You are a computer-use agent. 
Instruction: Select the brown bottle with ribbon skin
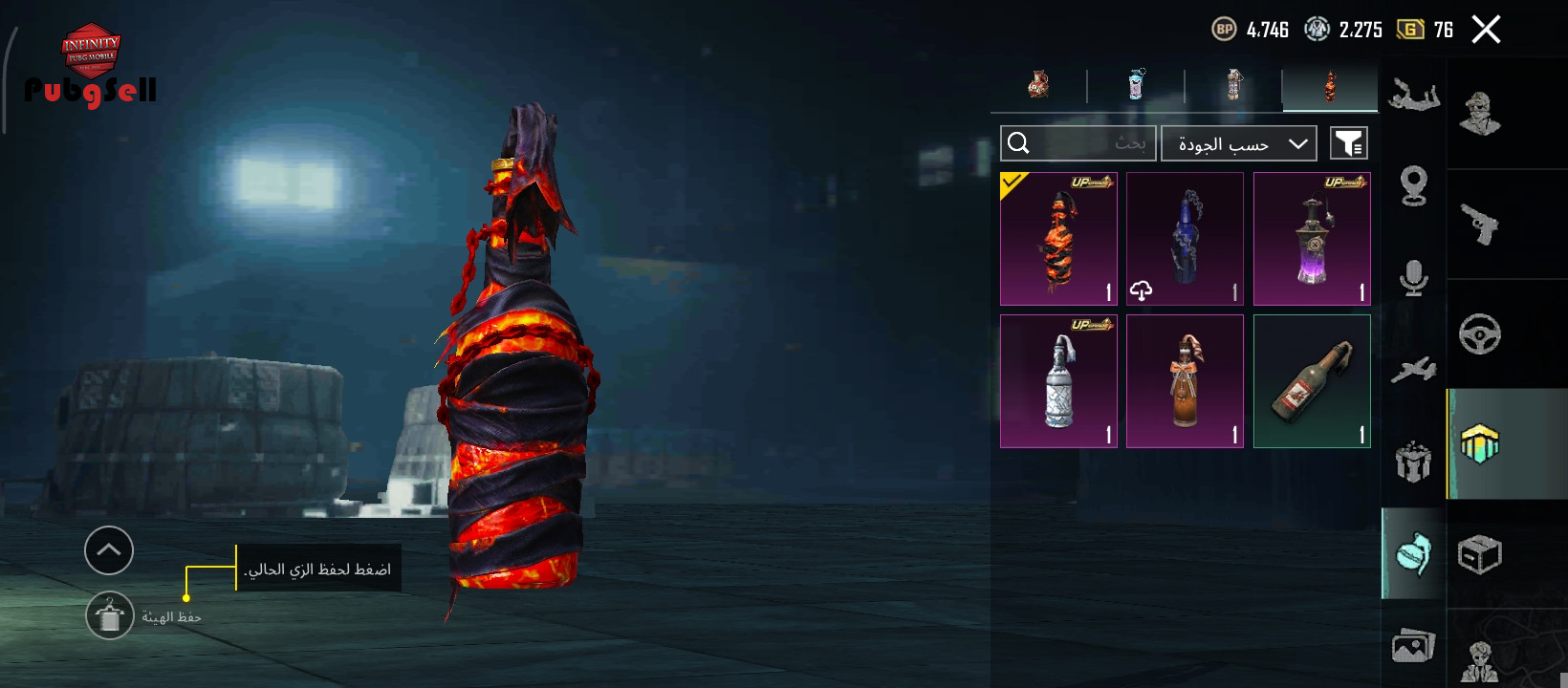(1185, 381)
